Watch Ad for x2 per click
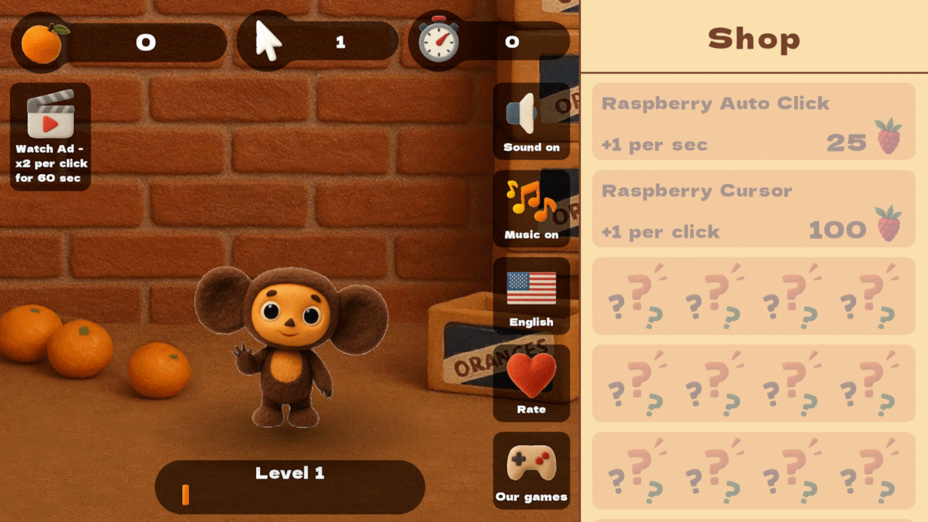 click(x=51, y=136)
